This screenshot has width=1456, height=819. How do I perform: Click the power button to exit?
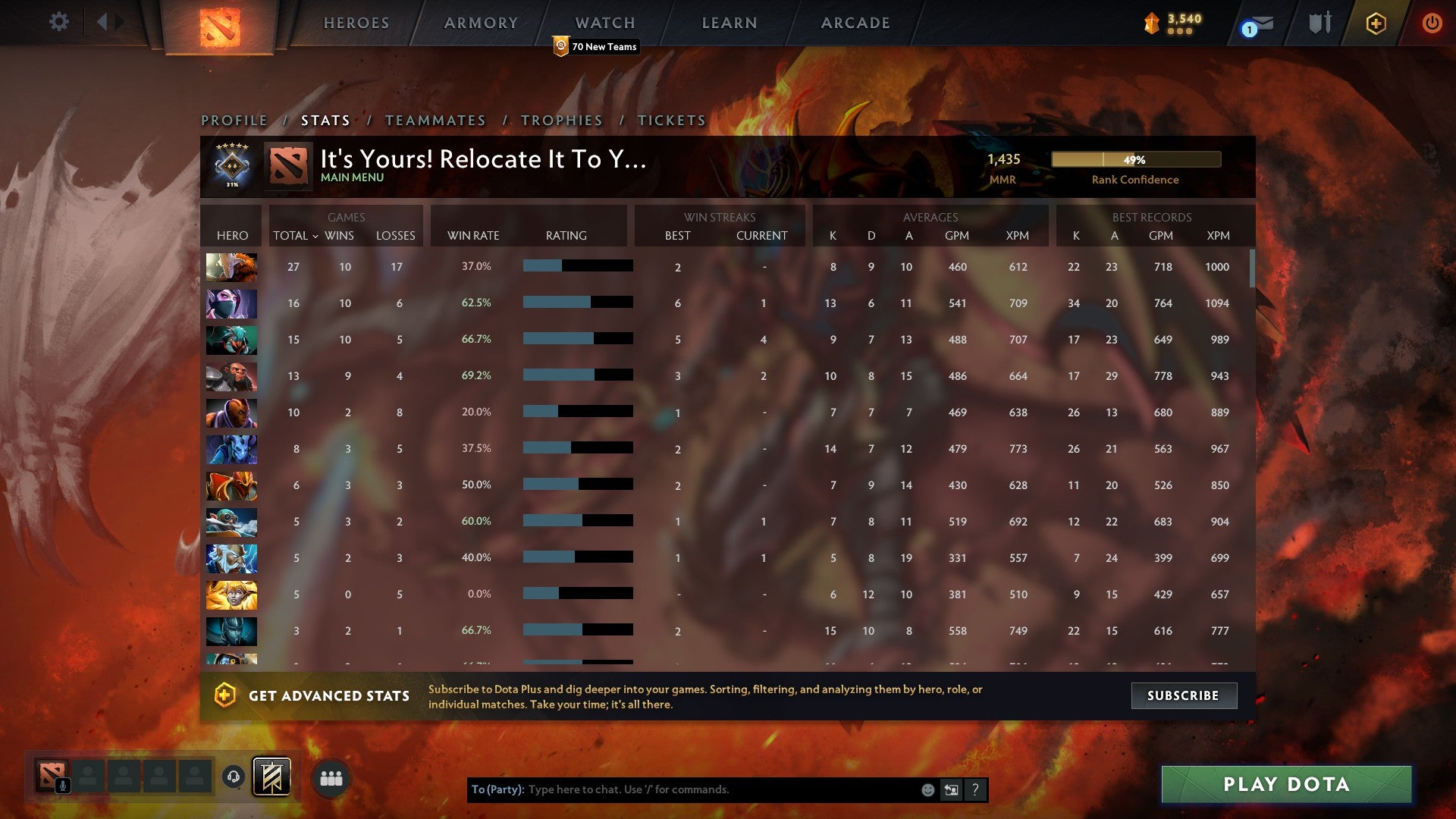click(x=1432, y=23)
